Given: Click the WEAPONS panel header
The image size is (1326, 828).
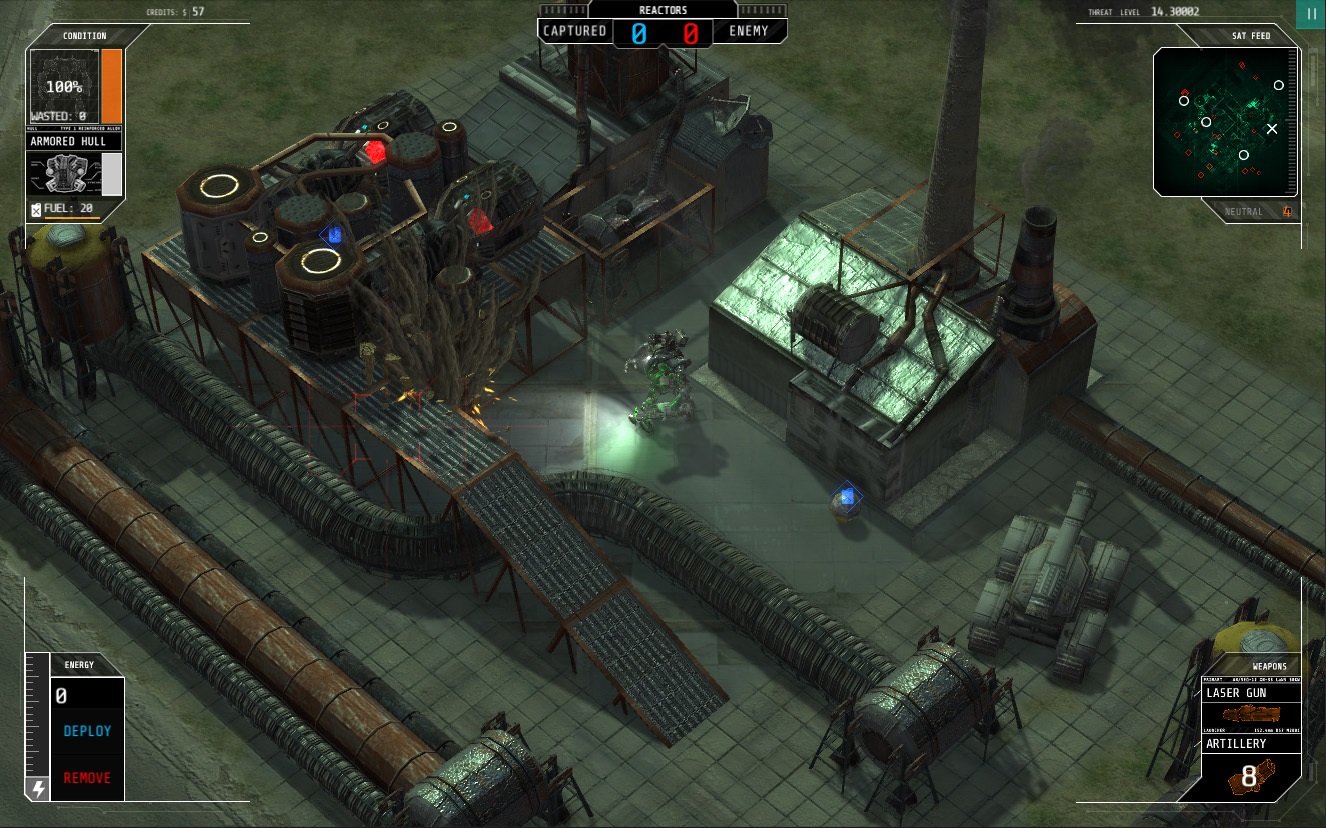Looking at the screenshot, I should pos(1269,664).
